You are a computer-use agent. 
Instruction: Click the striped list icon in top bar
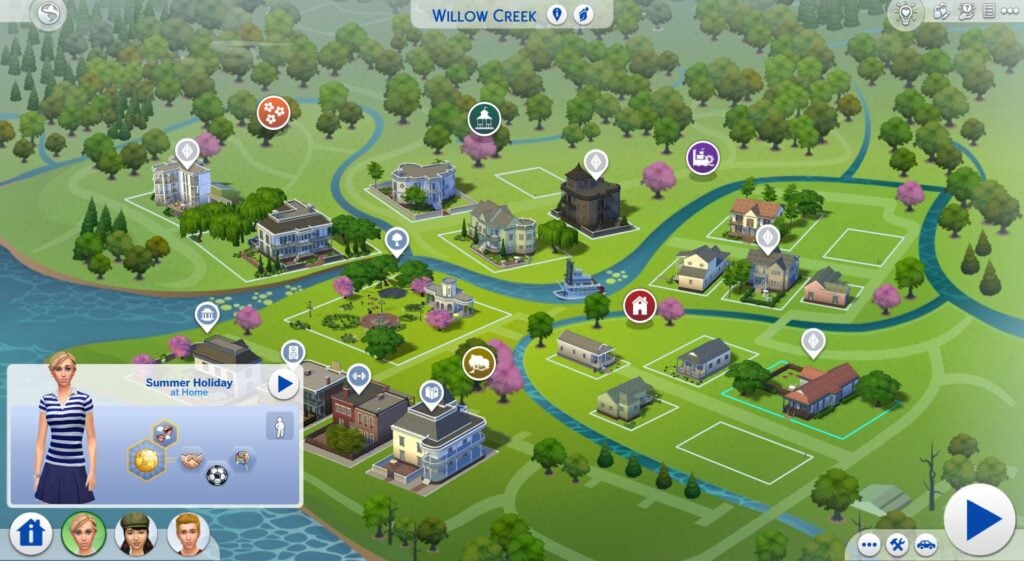988,12
